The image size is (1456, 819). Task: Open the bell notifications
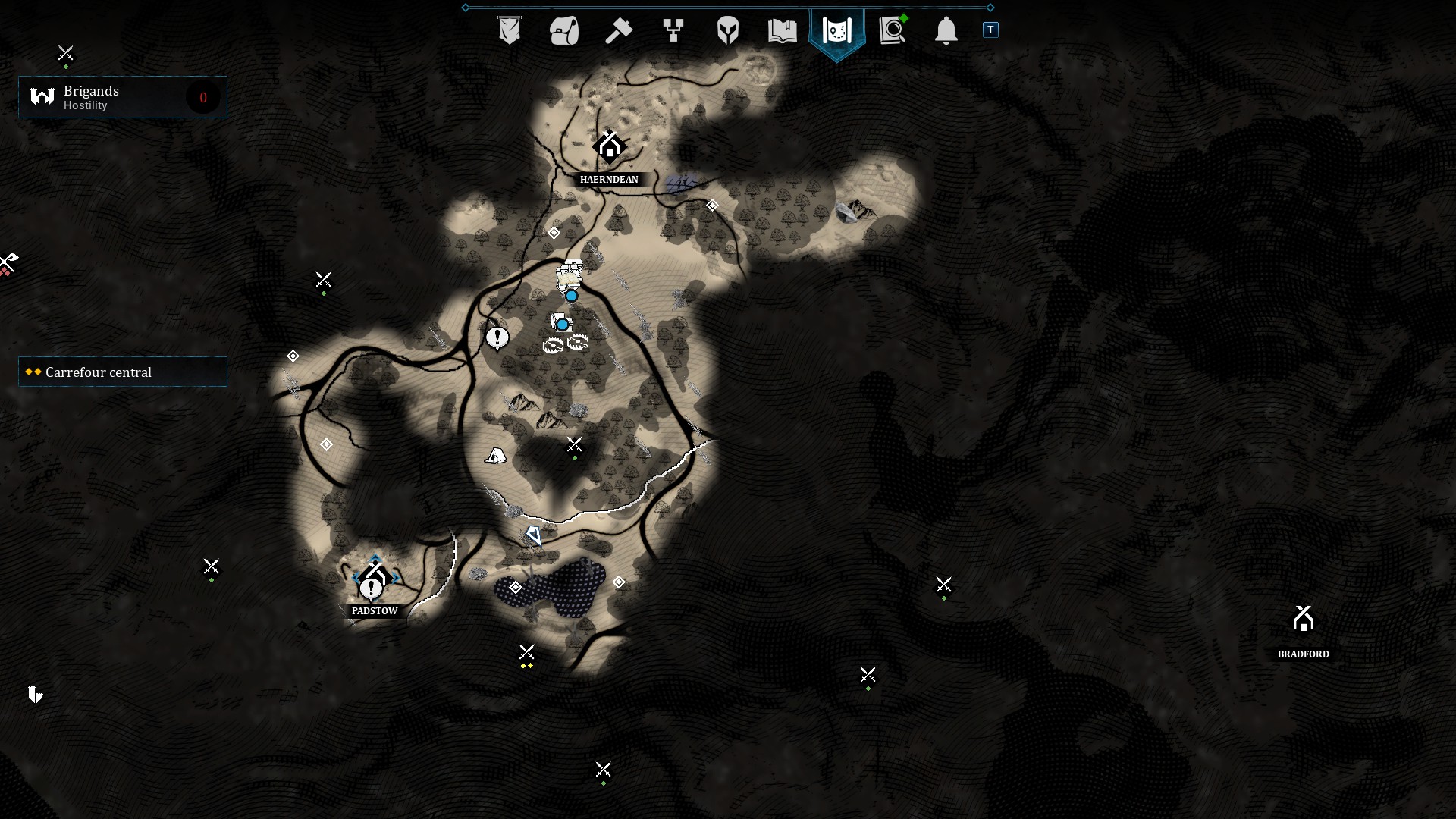tap(946, 31)
